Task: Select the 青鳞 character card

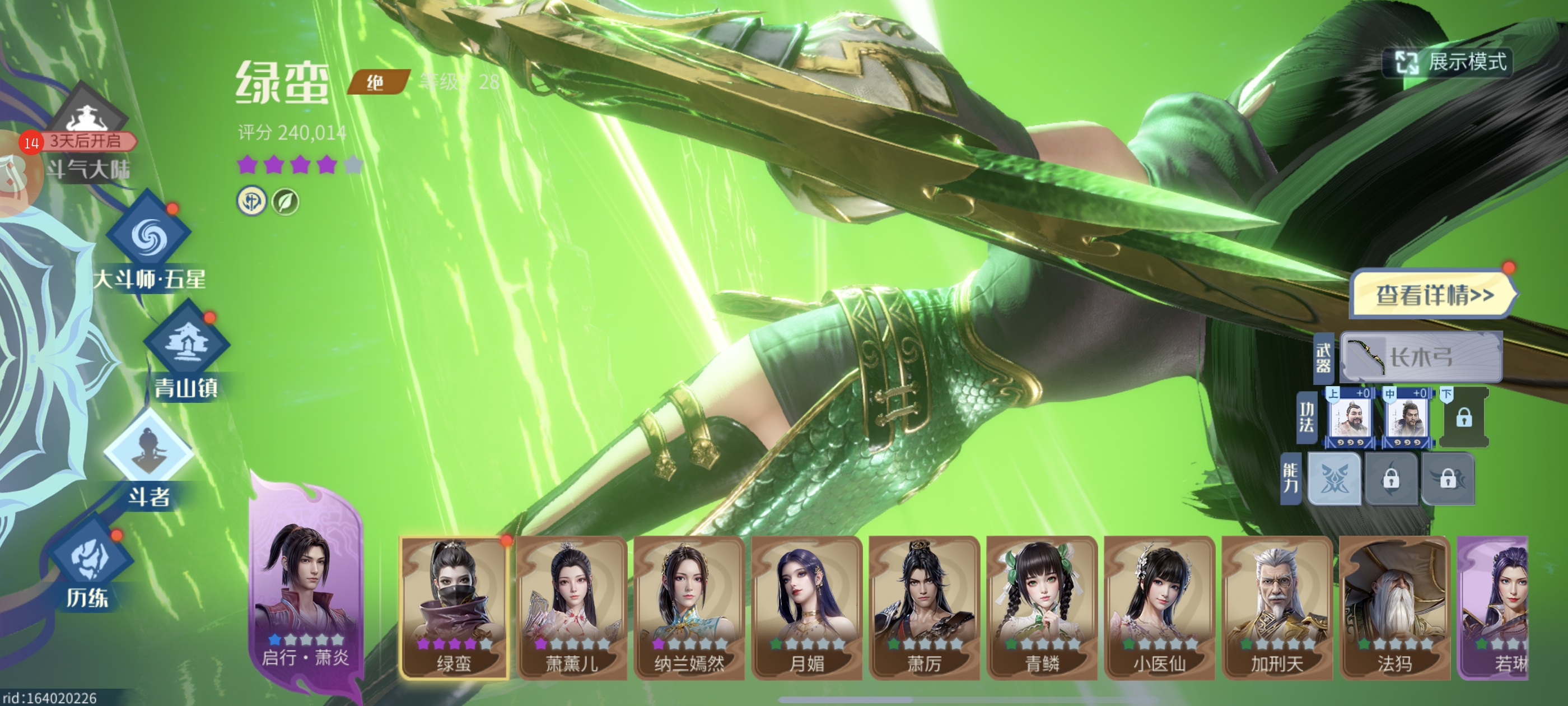Action: tap(1042, 607)
